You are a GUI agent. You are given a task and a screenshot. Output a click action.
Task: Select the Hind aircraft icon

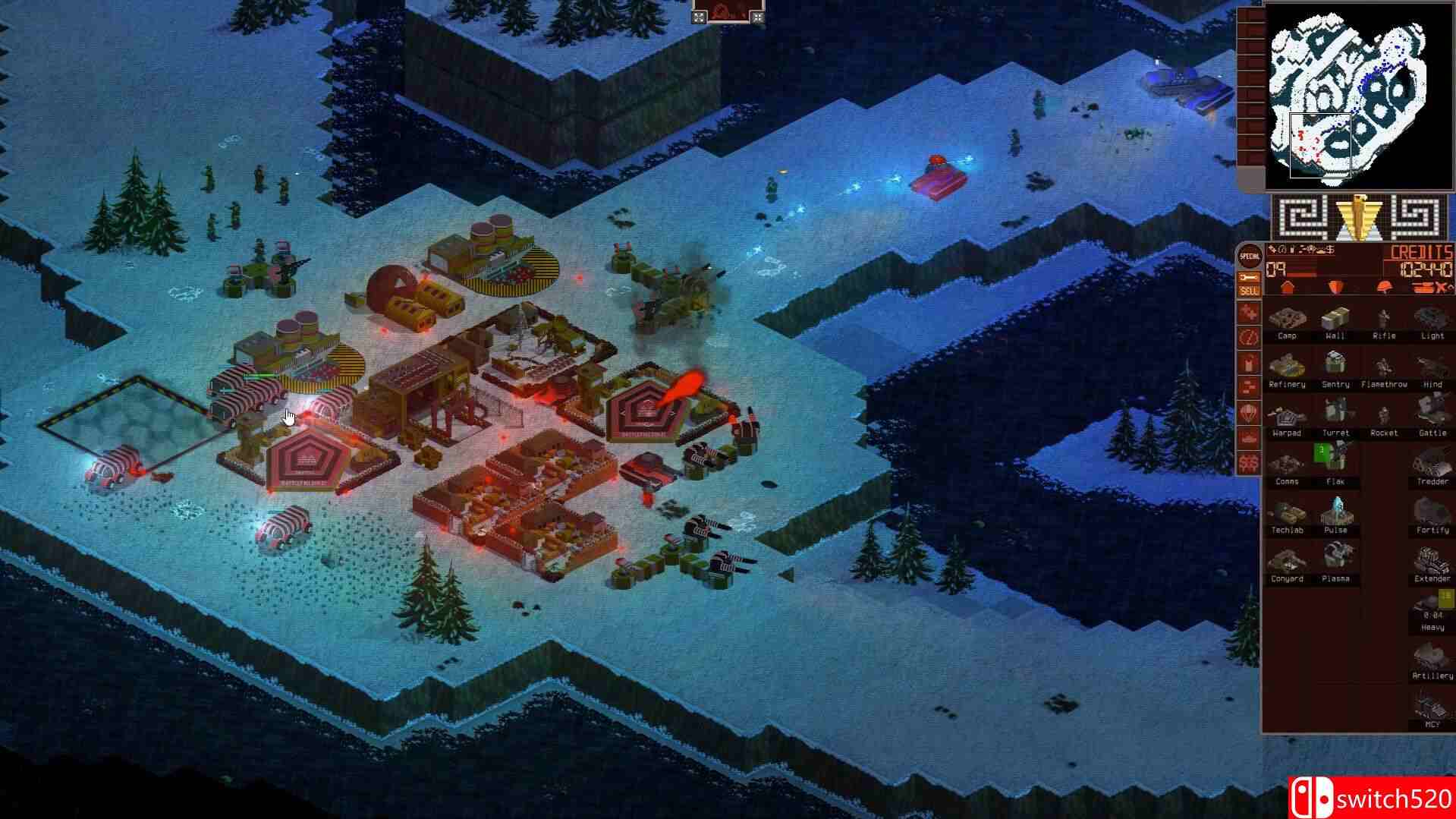click(x=1431, y=367)
